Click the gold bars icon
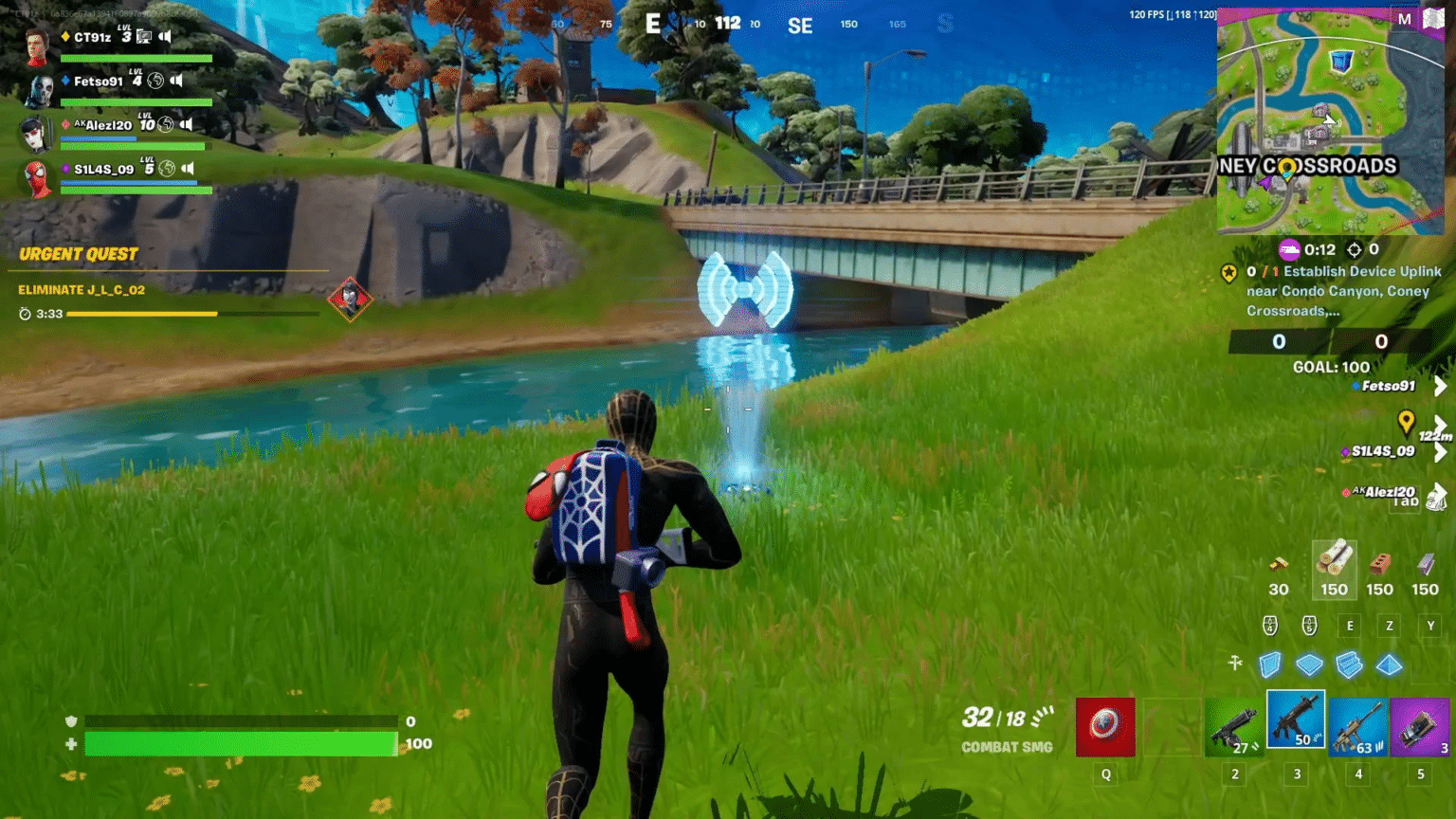This screenshot has width=1456, height=819. 1279,567
